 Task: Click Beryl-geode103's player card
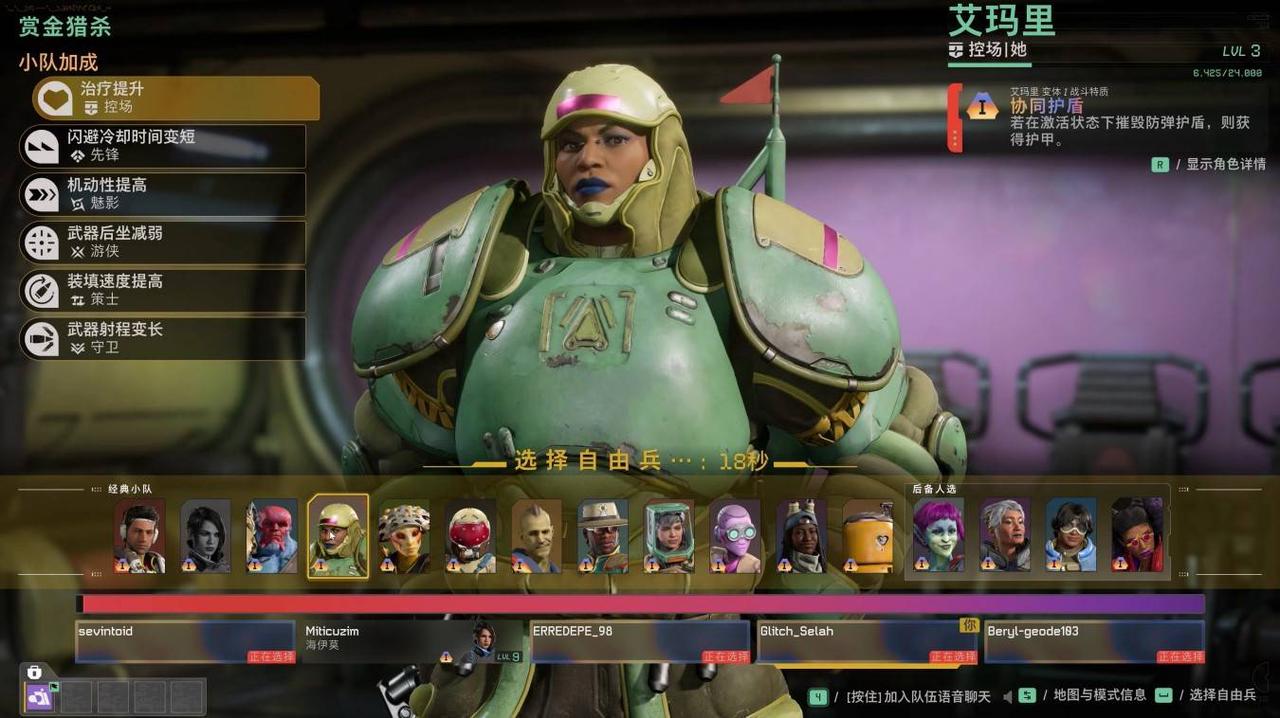(1094, 642)
